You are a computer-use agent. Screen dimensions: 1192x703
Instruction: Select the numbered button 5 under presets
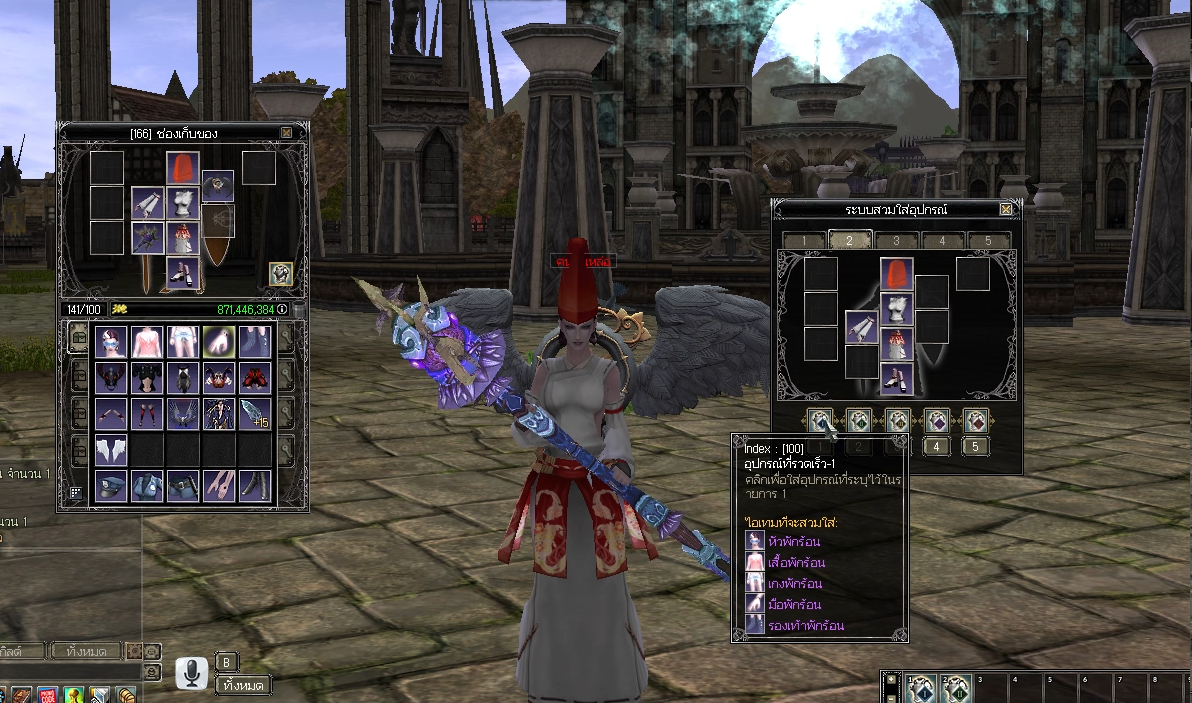[975, 446]
